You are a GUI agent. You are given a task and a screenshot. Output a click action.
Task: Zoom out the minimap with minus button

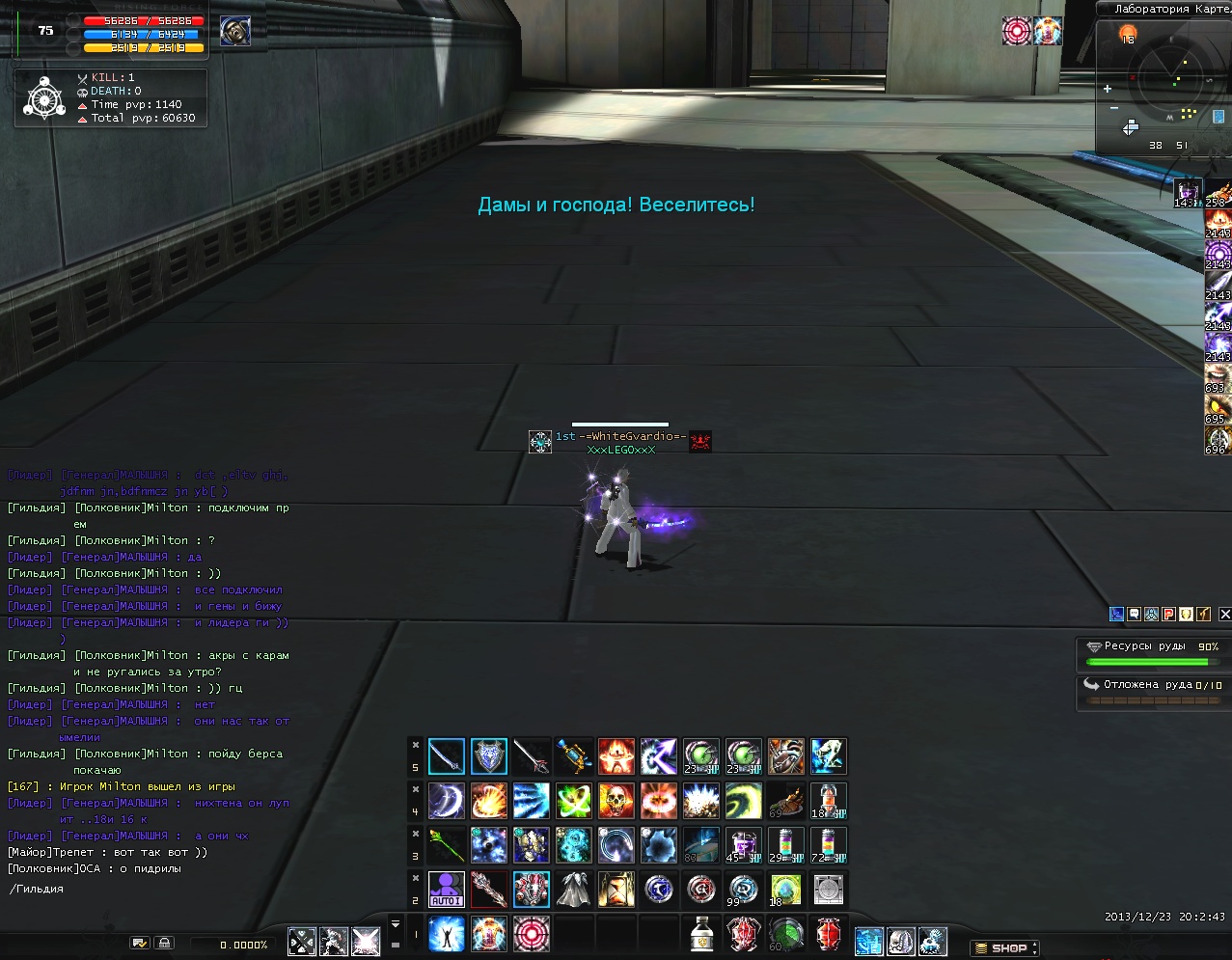(x=1114, y=108)
